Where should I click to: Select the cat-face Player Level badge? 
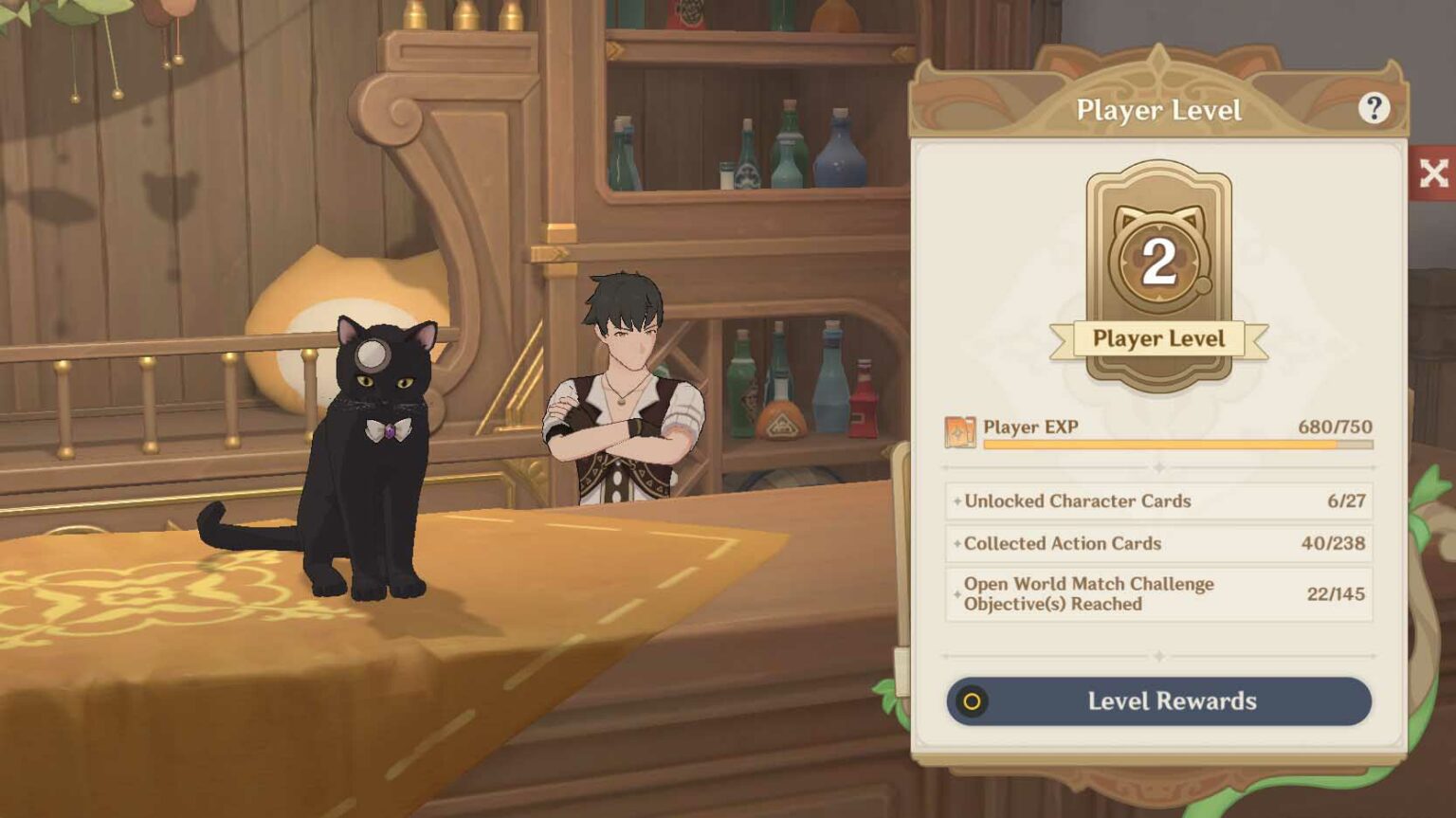click(1158, 256)
